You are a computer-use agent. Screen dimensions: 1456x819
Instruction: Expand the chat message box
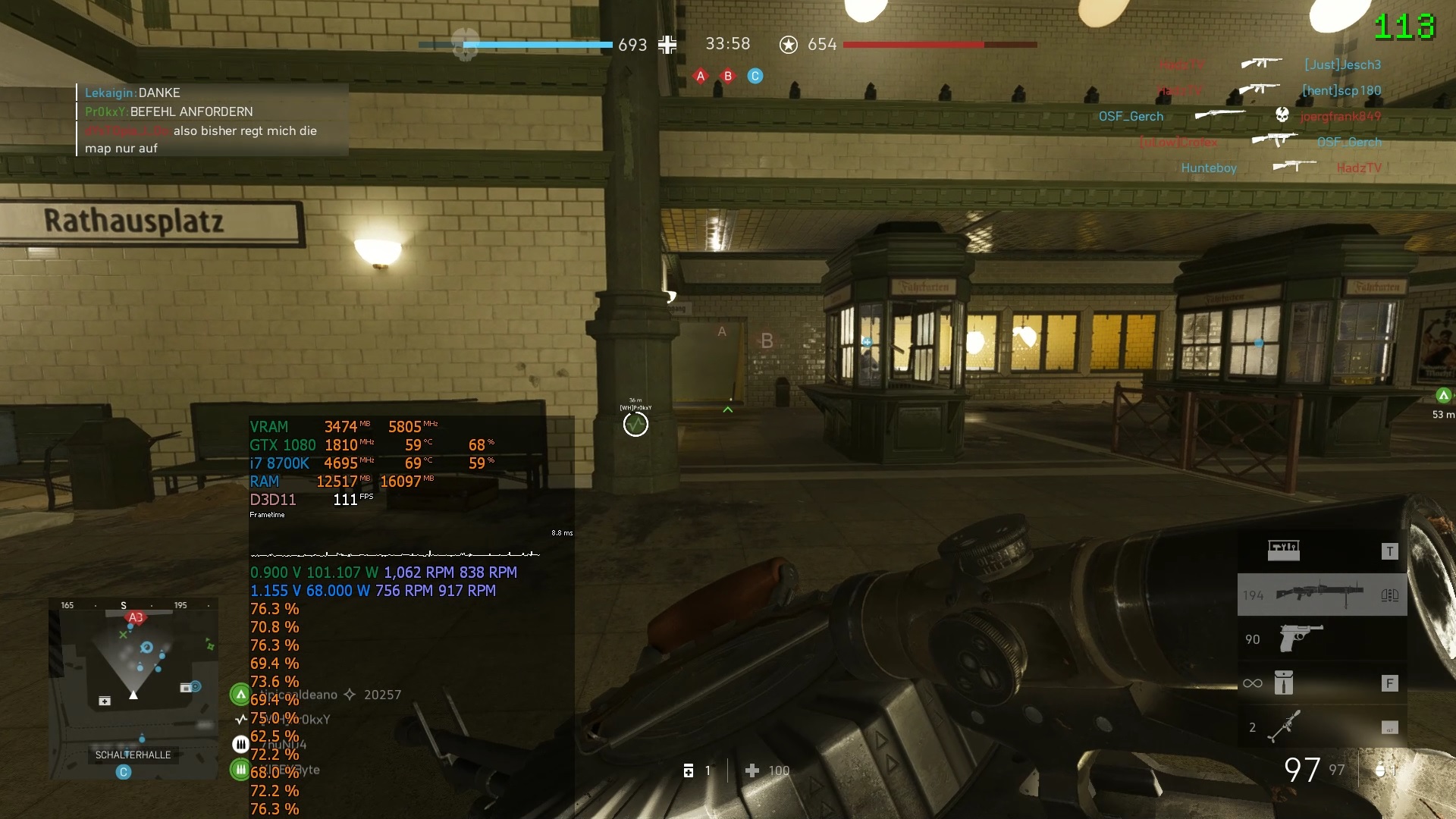[x=210, y=120]
